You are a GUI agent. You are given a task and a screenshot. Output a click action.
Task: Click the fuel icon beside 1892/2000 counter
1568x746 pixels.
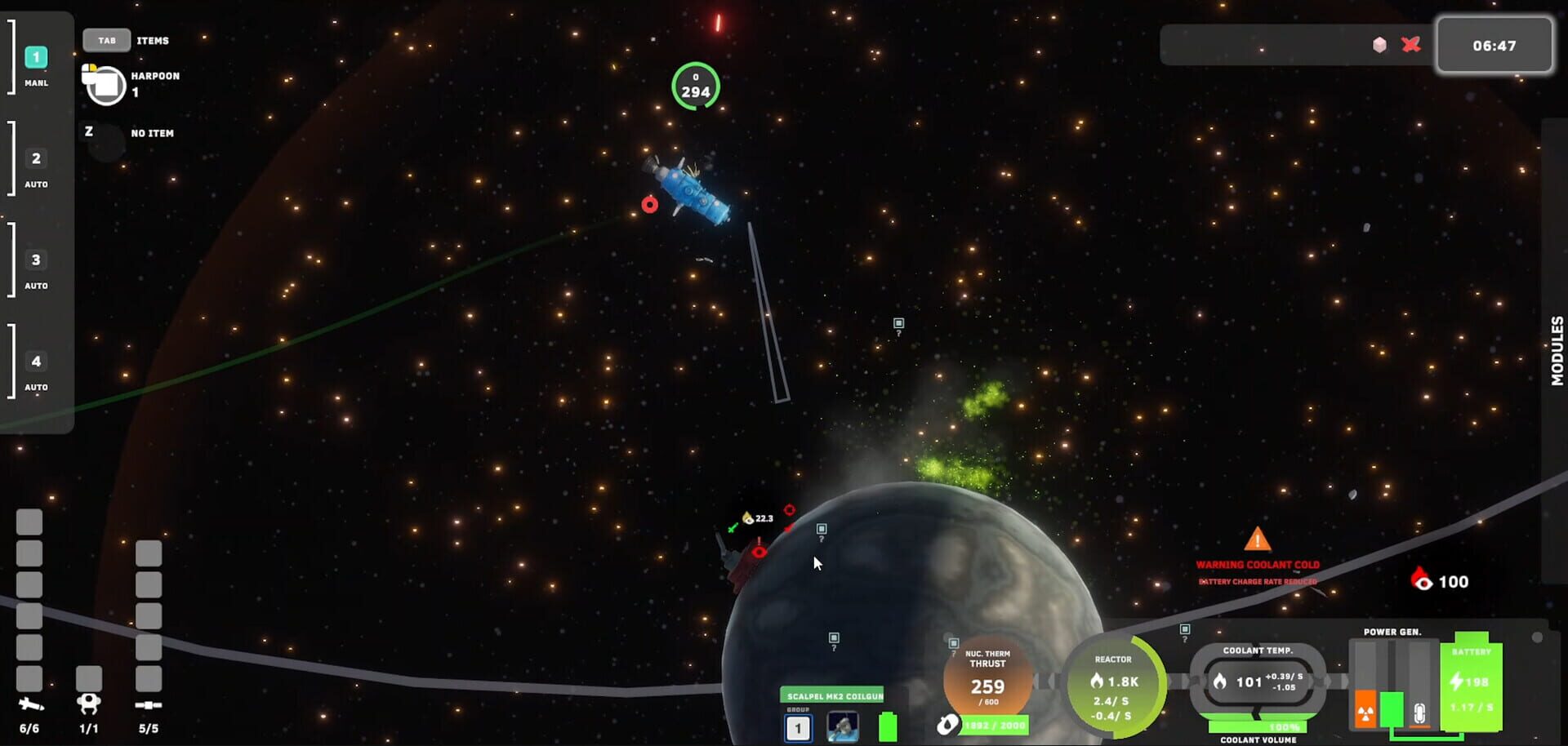click(x=948, y=723)
